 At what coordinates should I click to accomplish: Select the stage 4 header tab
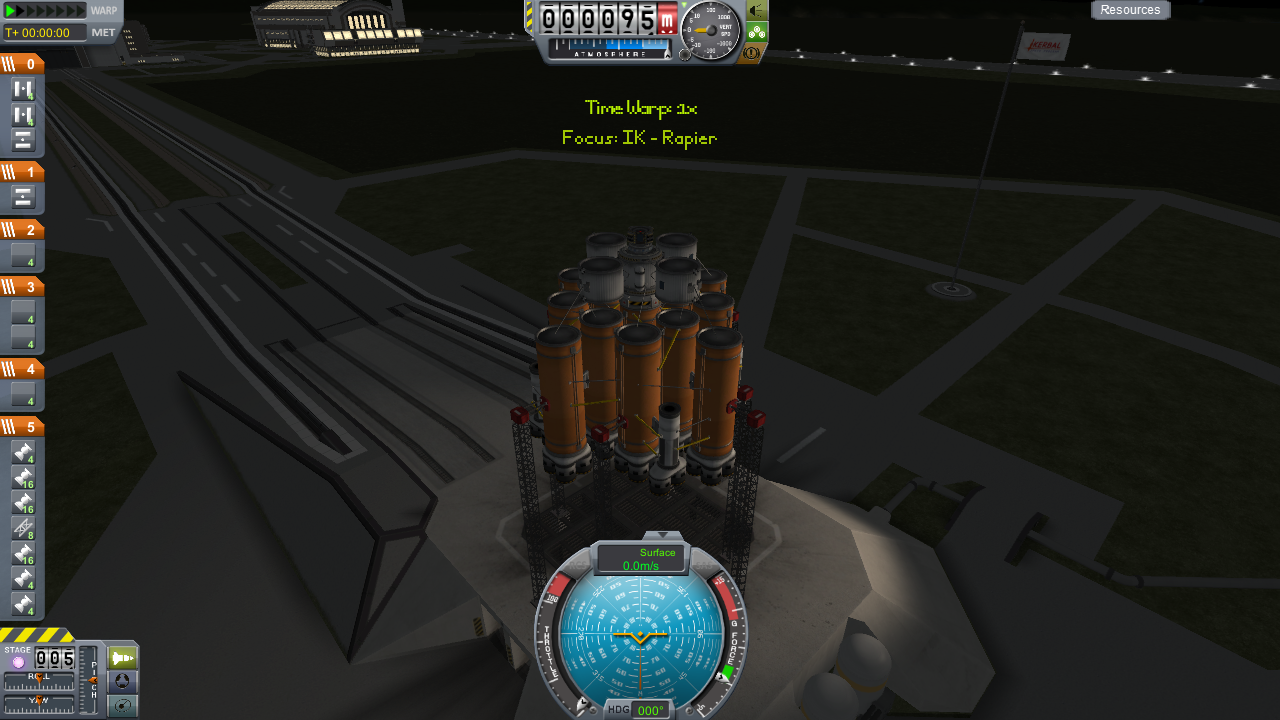coord(22,369)
